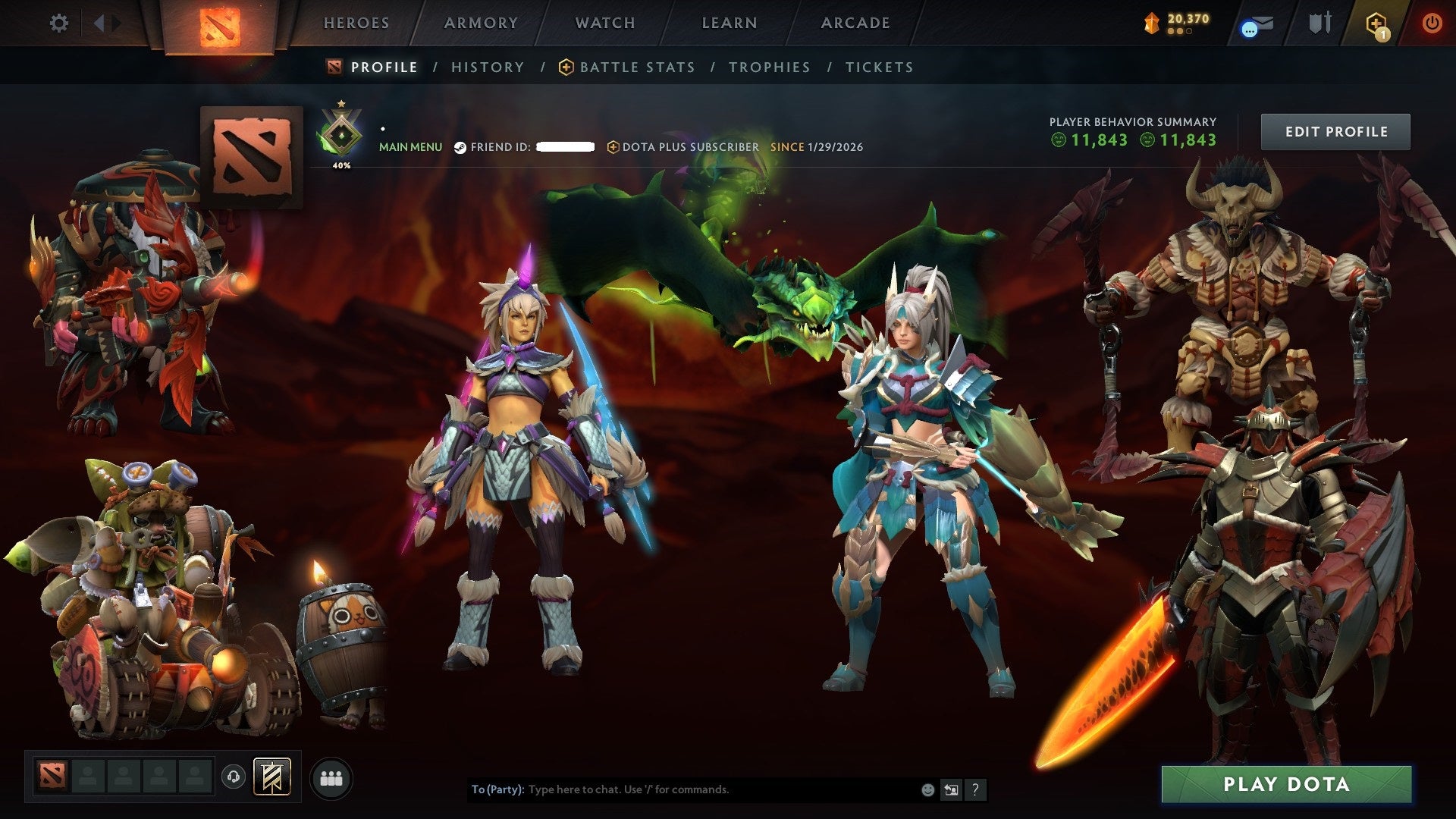
Task: Open the emoticon picker in chat bar
Action: click(927, 789)
